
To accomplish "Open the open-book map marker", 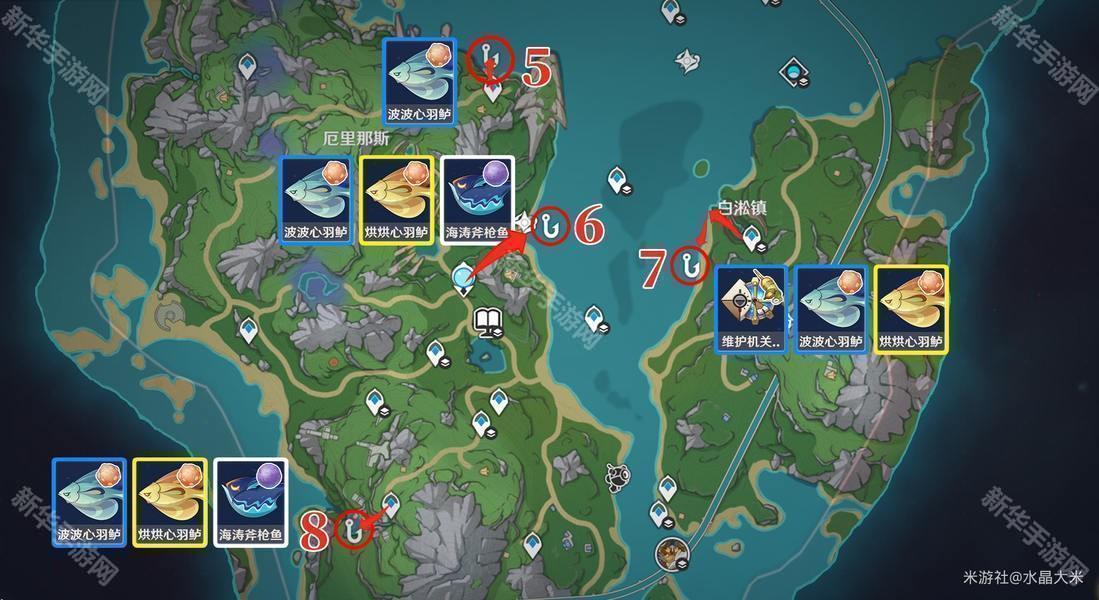I will [487, 320].
